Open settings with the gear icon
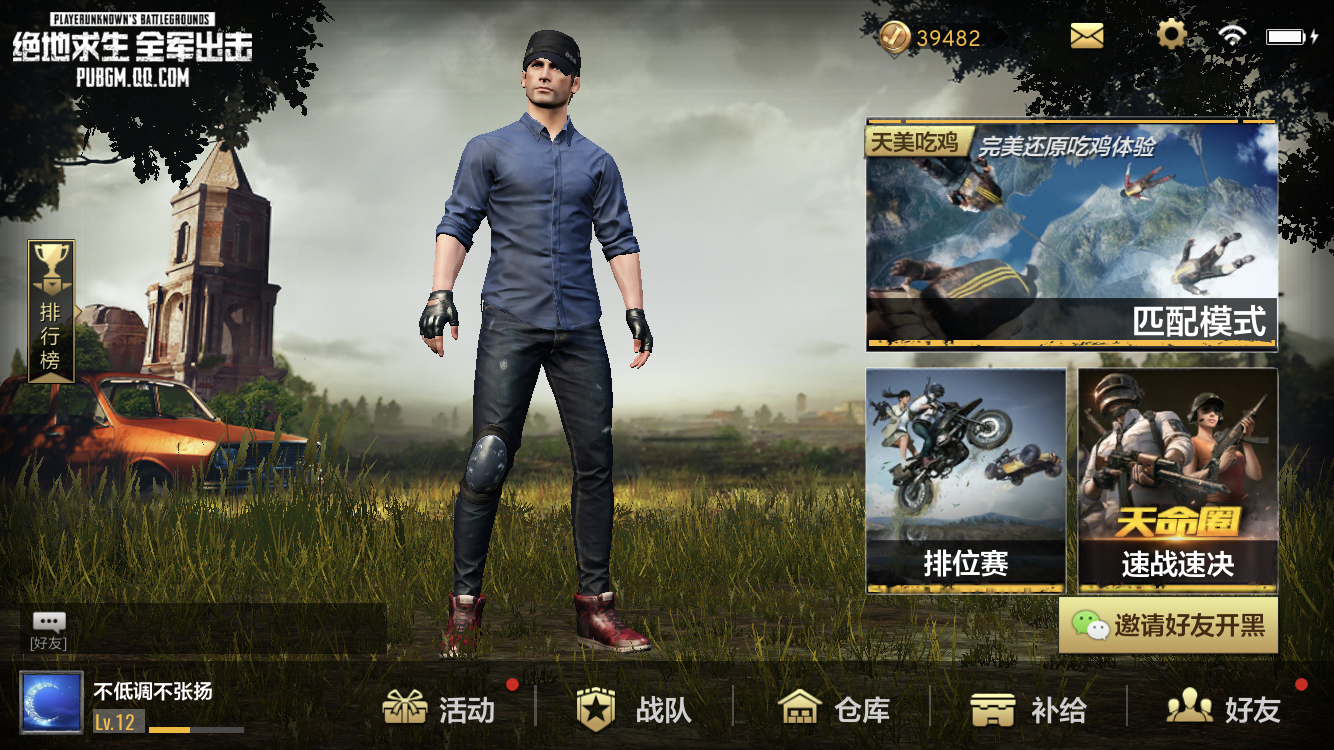Screen dimensions: 1334x750 click(x=1171, y=36)
